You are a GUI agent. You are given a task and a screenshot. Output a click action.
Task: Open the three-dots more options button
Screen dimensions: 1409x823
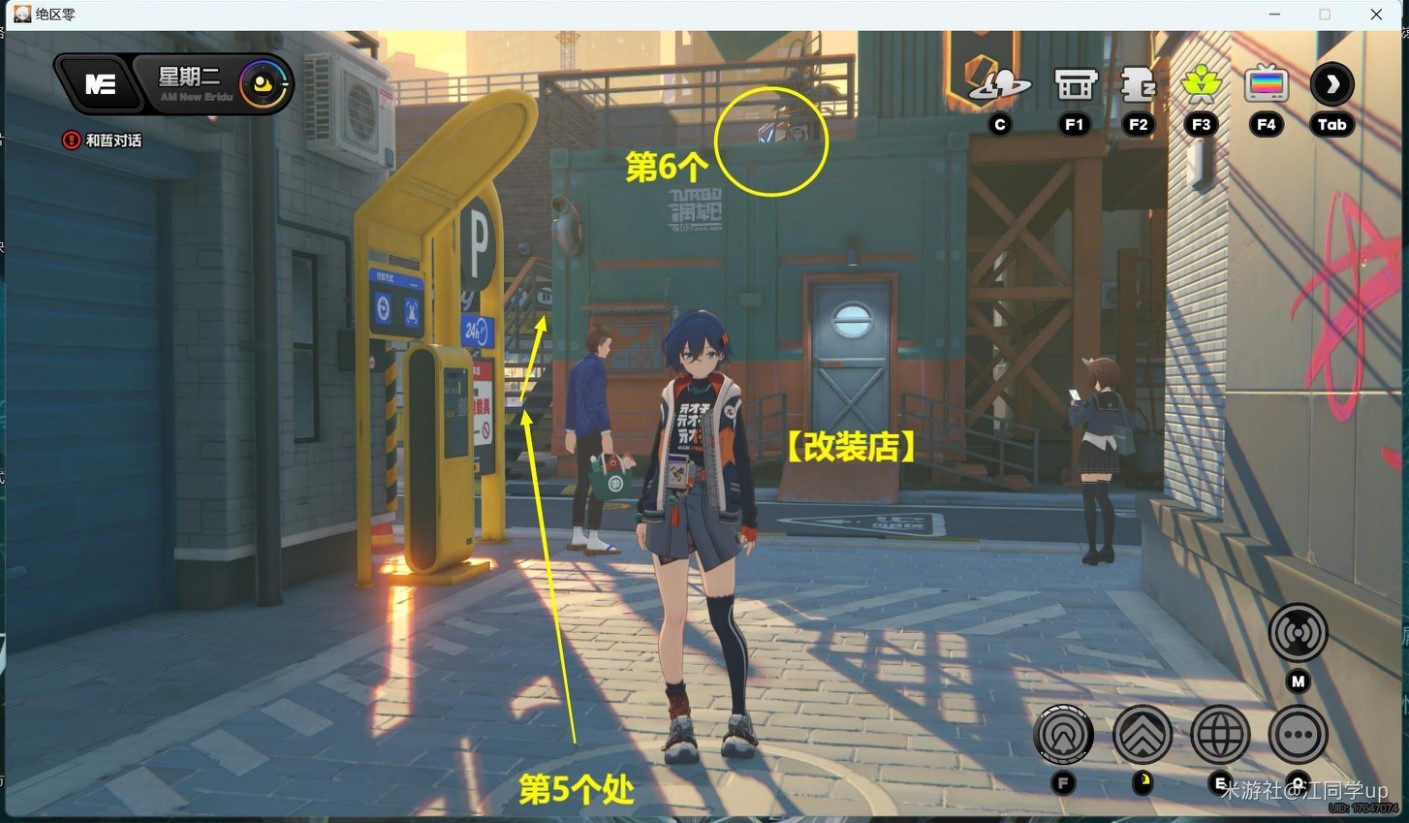(1298, 735)
